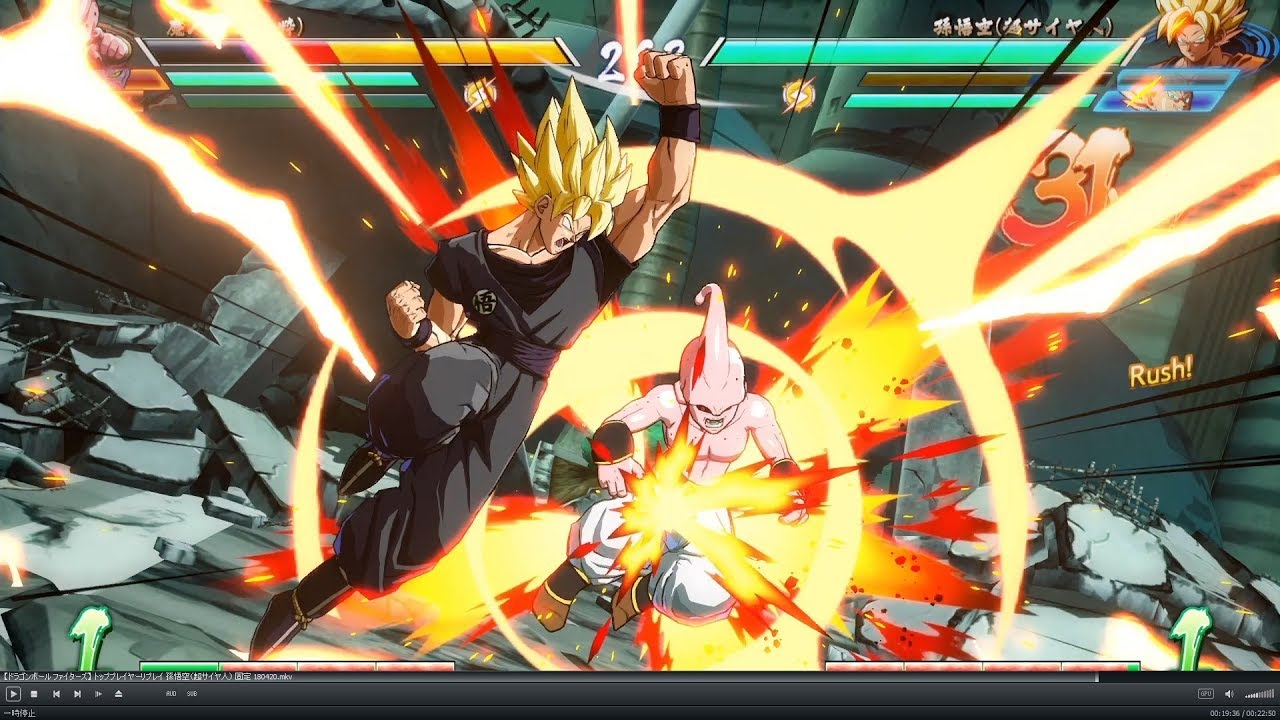Mute audio via the speaker icon
This screenshot has height=720, width=1280.
coord(1227,693)
